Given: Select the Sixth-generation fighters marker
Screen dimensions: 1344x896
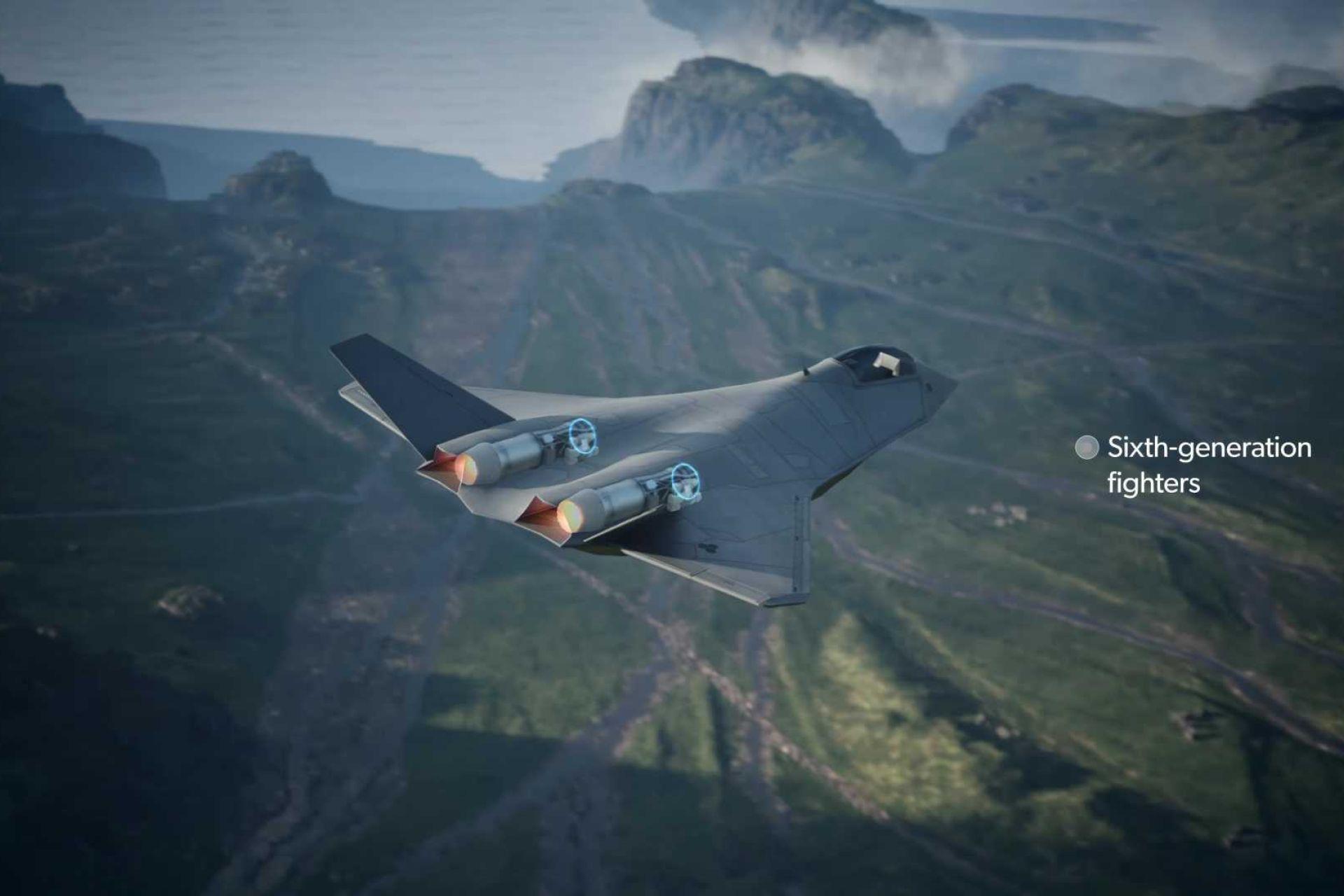Looking at the screenshot, I should point(1086,448).
